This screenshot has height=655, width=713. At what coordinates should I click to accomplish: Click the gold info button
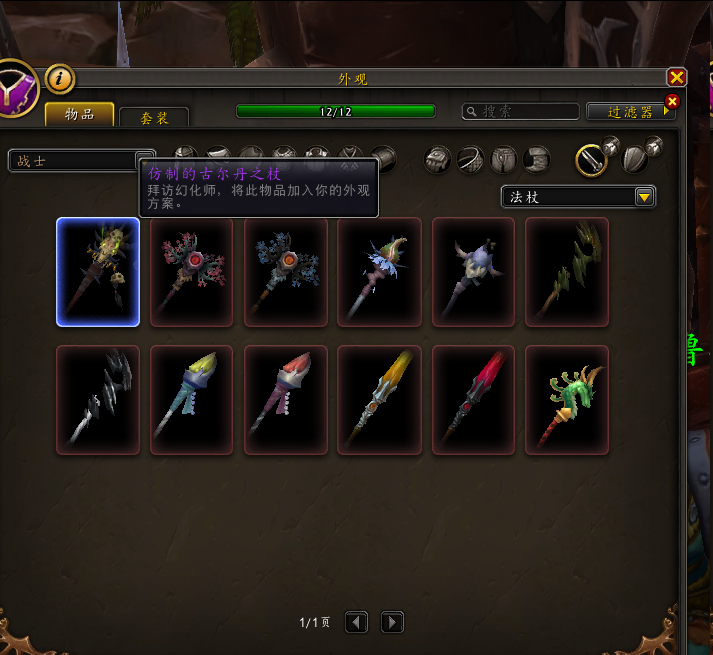(x=60, y=78)
